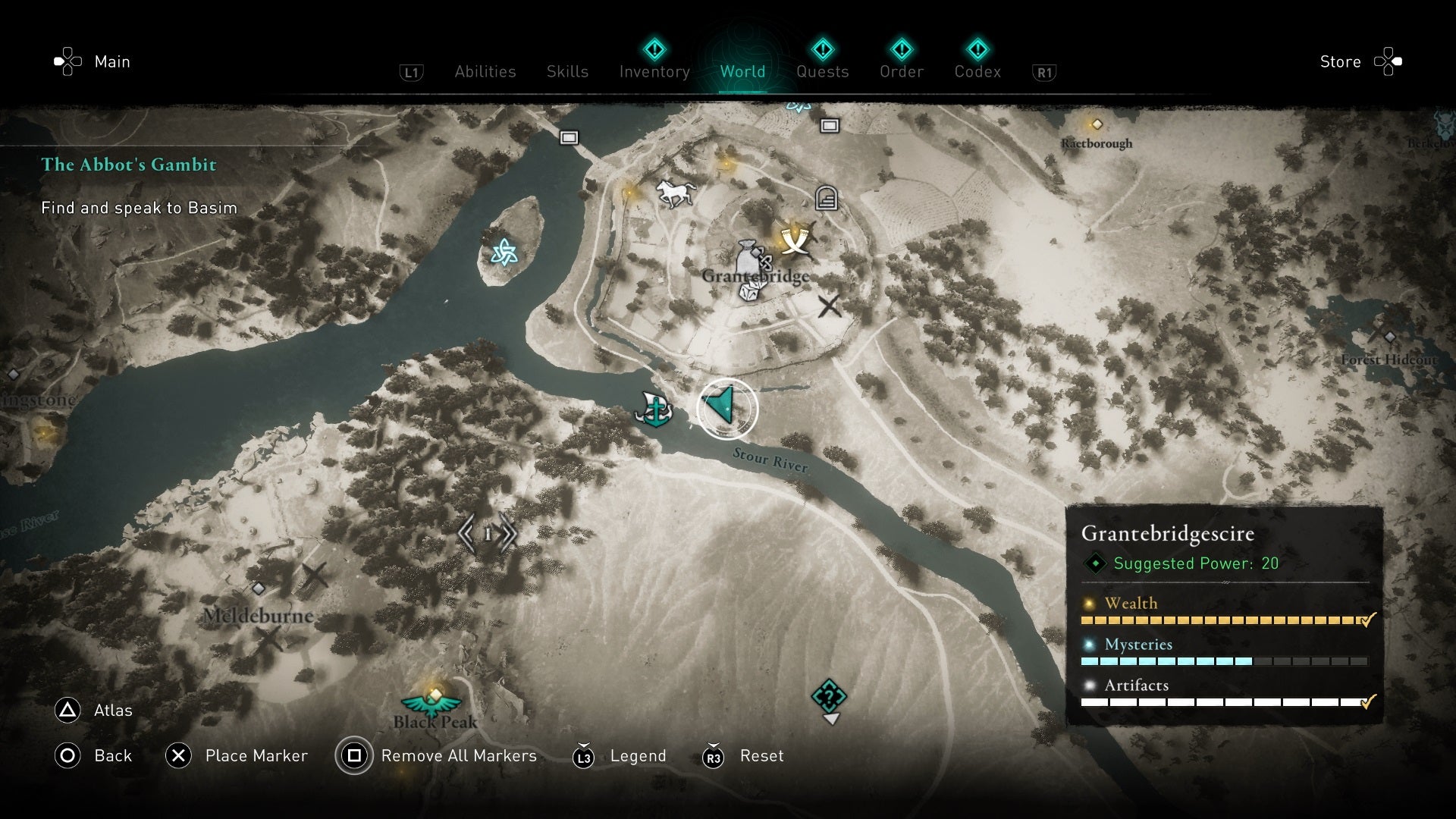This screenshot has height=819, width=1456.
Task: Click the longship anchor map marker
Action: (654, 409)
